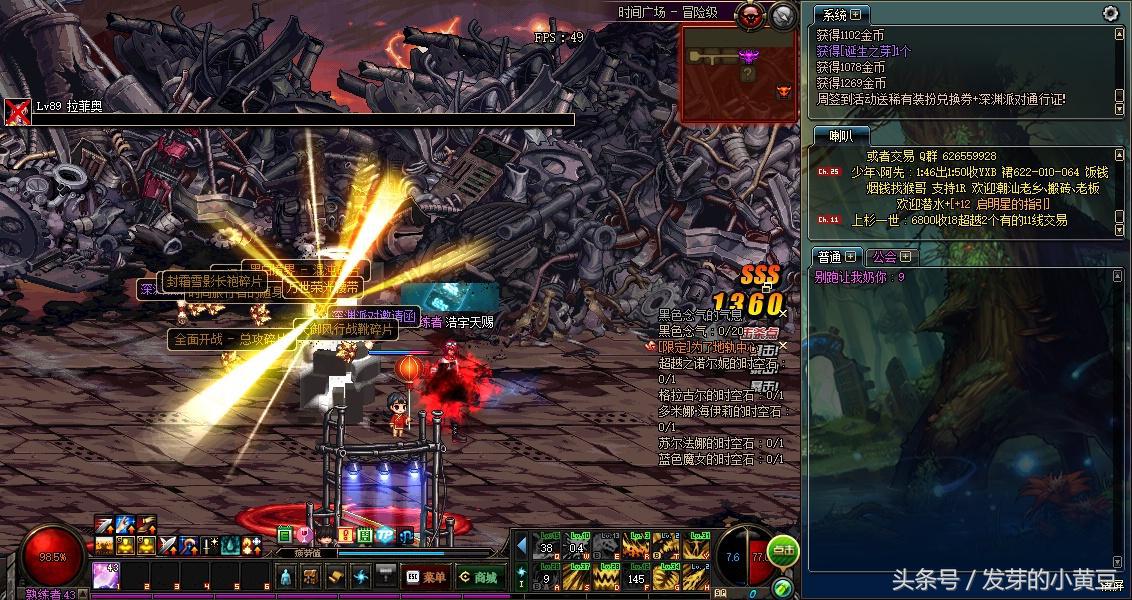Toggle the skill bar's left arrow
Image resolution: width=1132 pixels, height=600 pixels.
521,546
